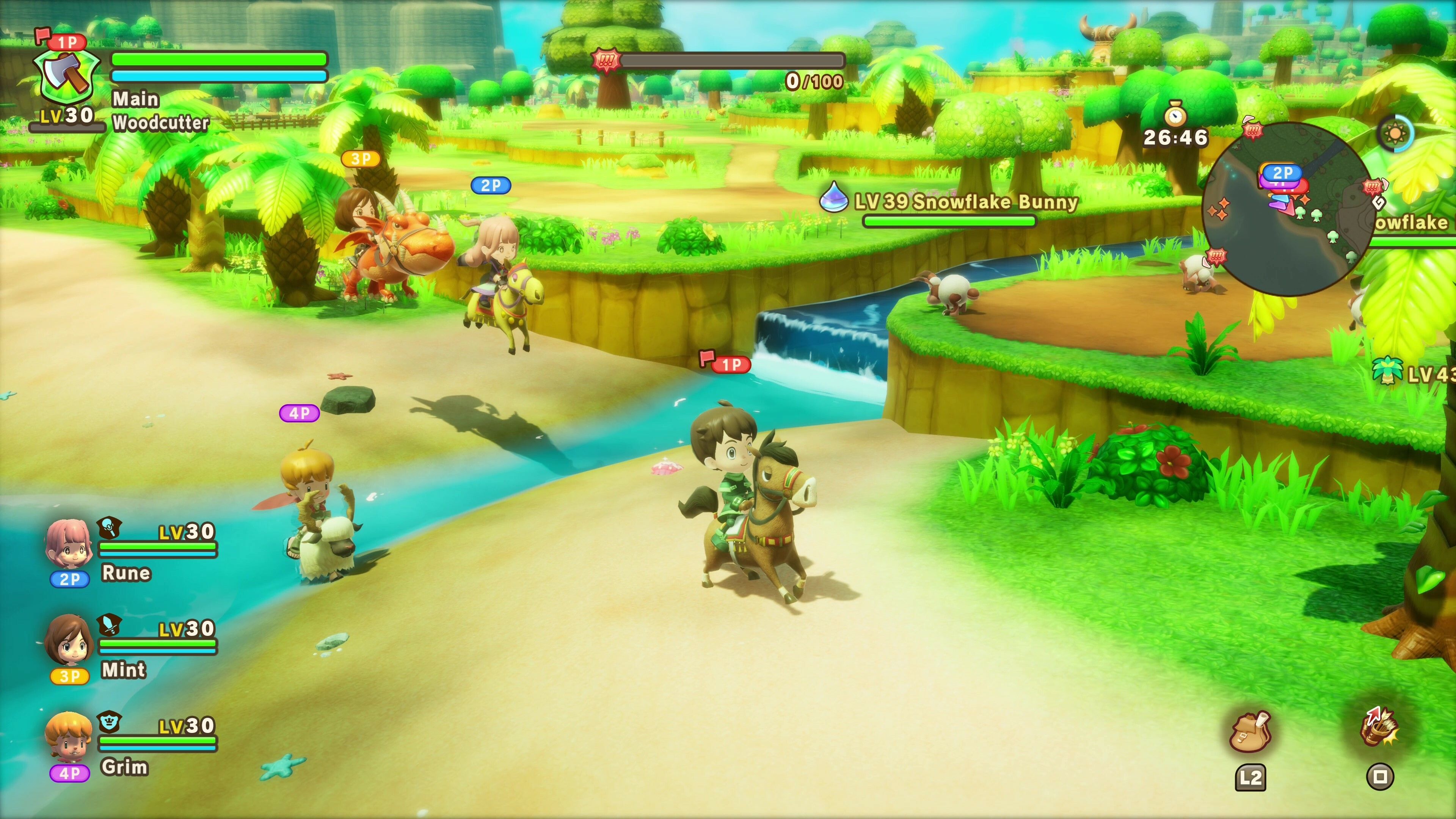The image size is (1456, 819).
Task: Click the sun day-cycle indicator
Action: 1395,133
